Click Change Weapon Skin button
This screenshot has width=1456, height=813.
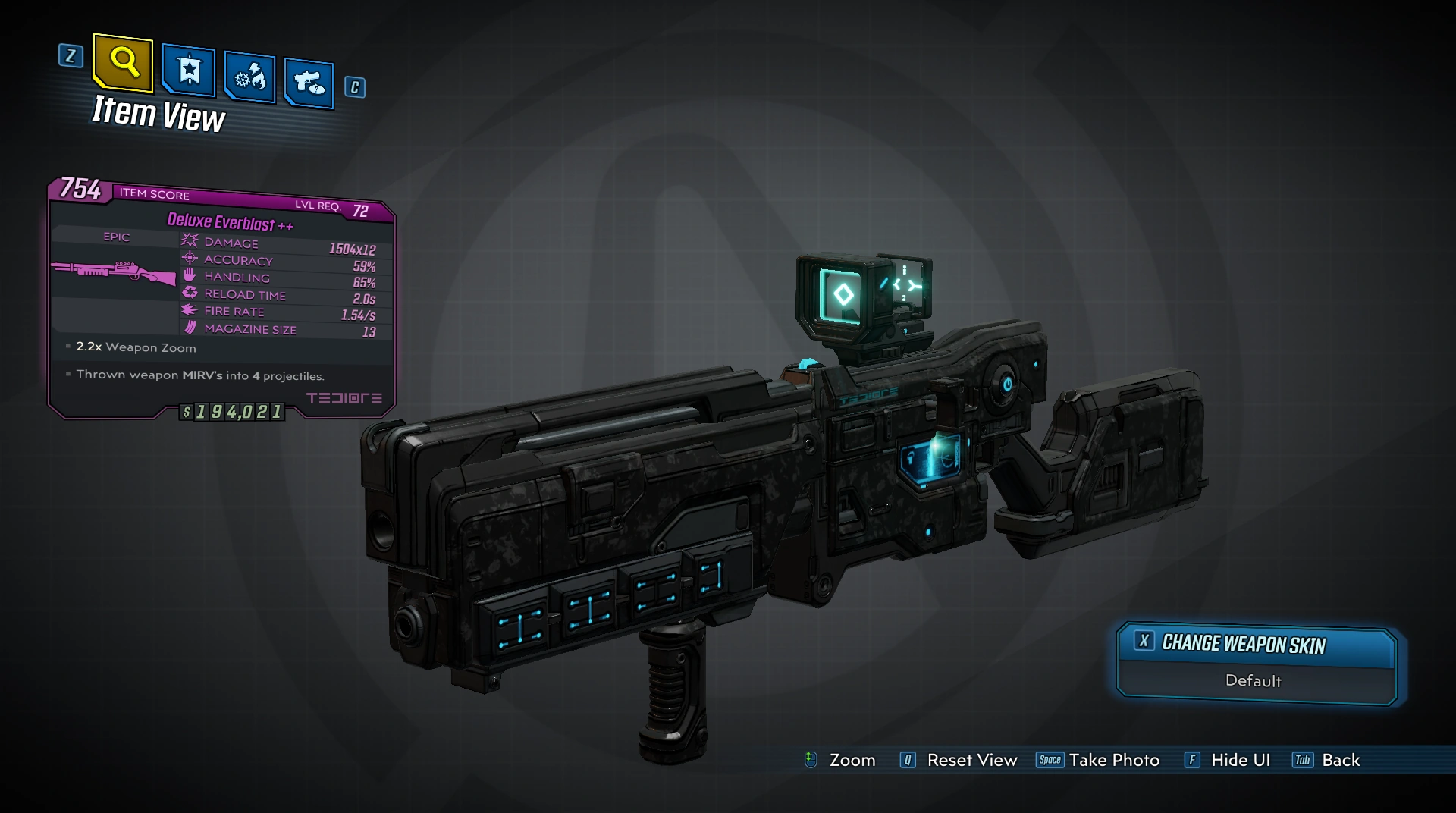pyautogui.click(x=1256, y=645)
